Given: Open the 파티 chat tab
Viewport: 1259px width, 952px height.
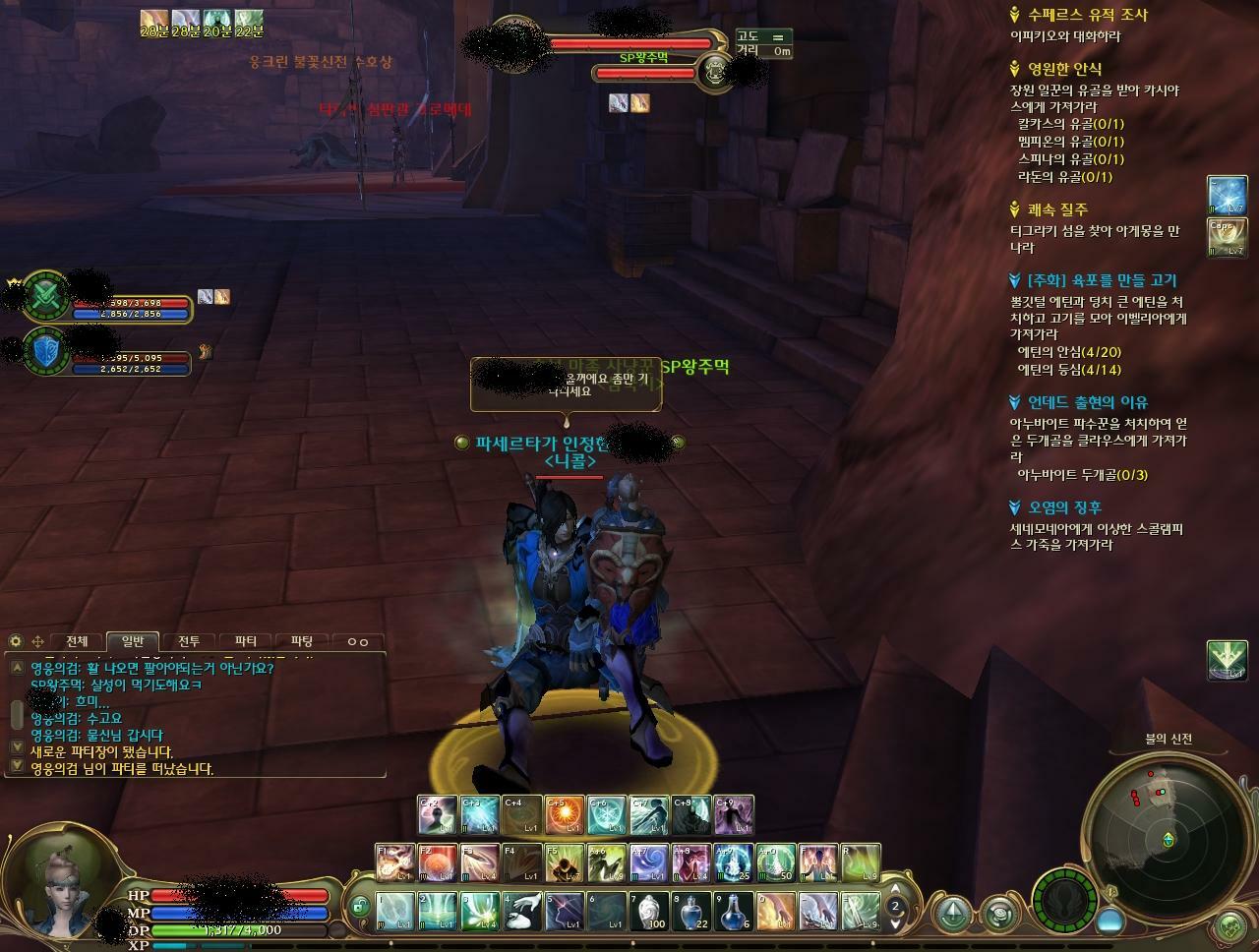Looking at the screenshot, I should (246, 641).
